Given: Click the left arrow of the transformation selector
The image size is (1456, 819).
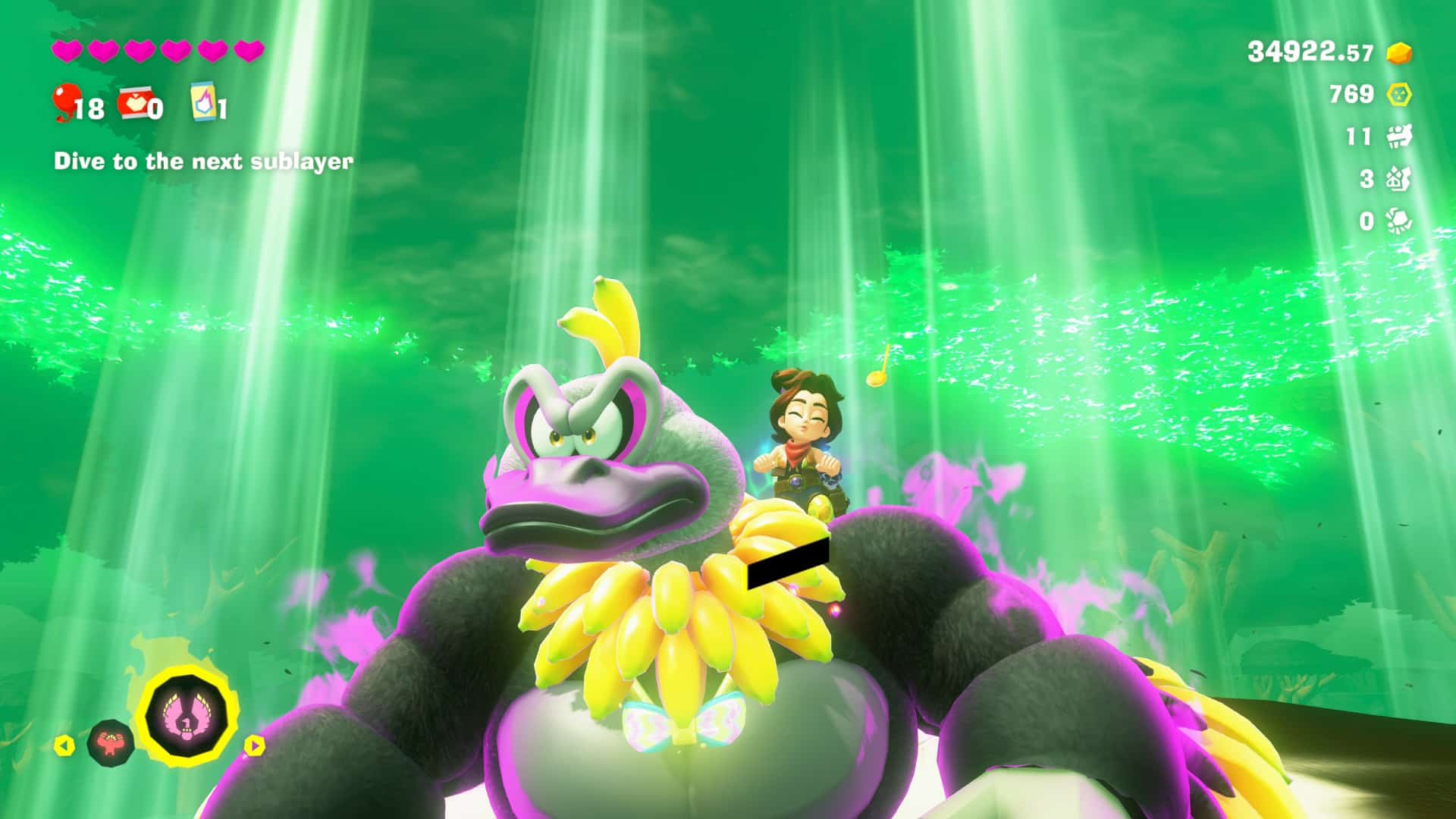Looking at the screenshot, I should pos(65,746).
